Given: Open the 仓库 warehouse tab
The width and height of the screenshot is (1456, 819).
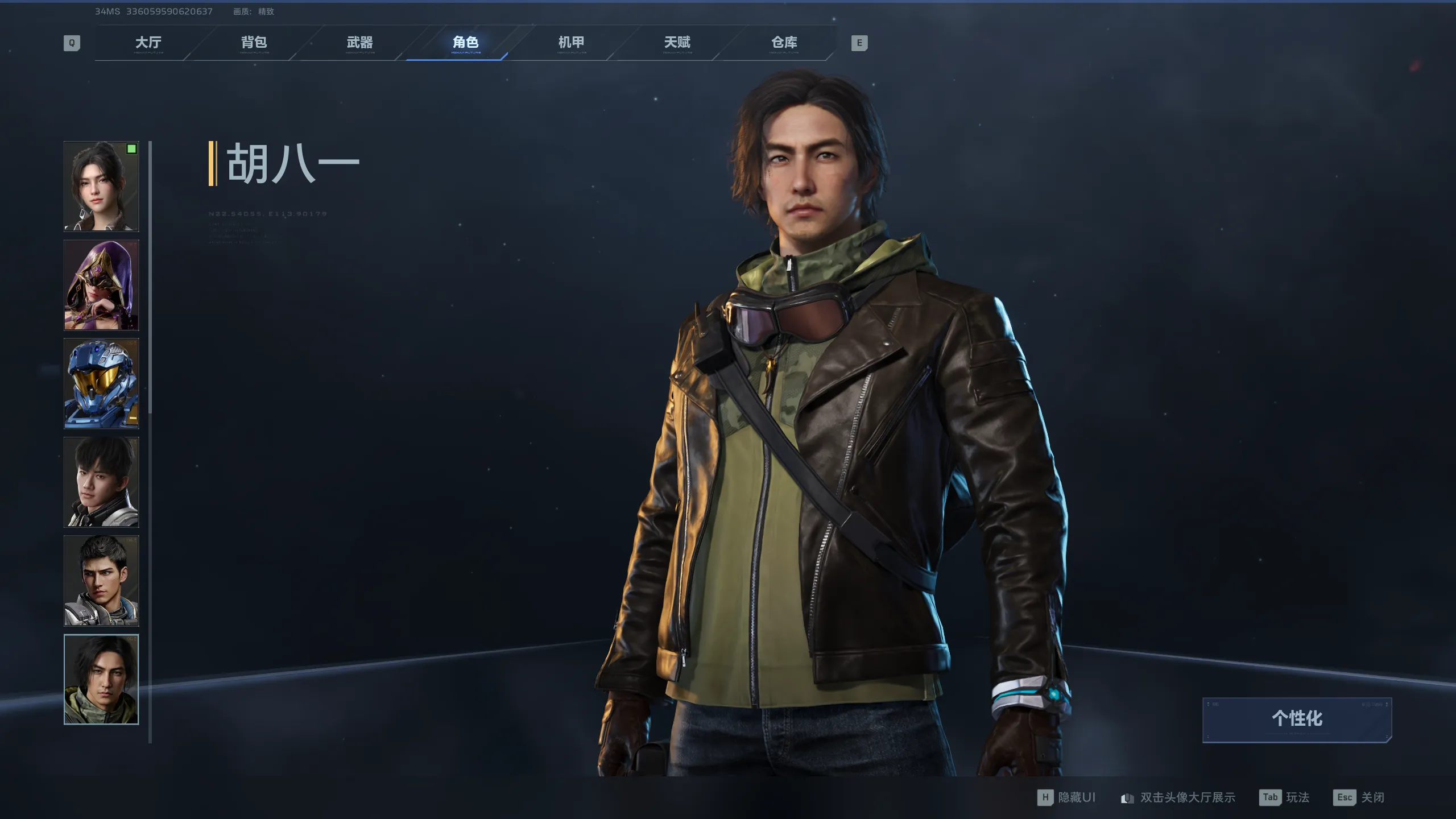Looking at the screenshot, I should pyautogui.click(x=784, y=43).
